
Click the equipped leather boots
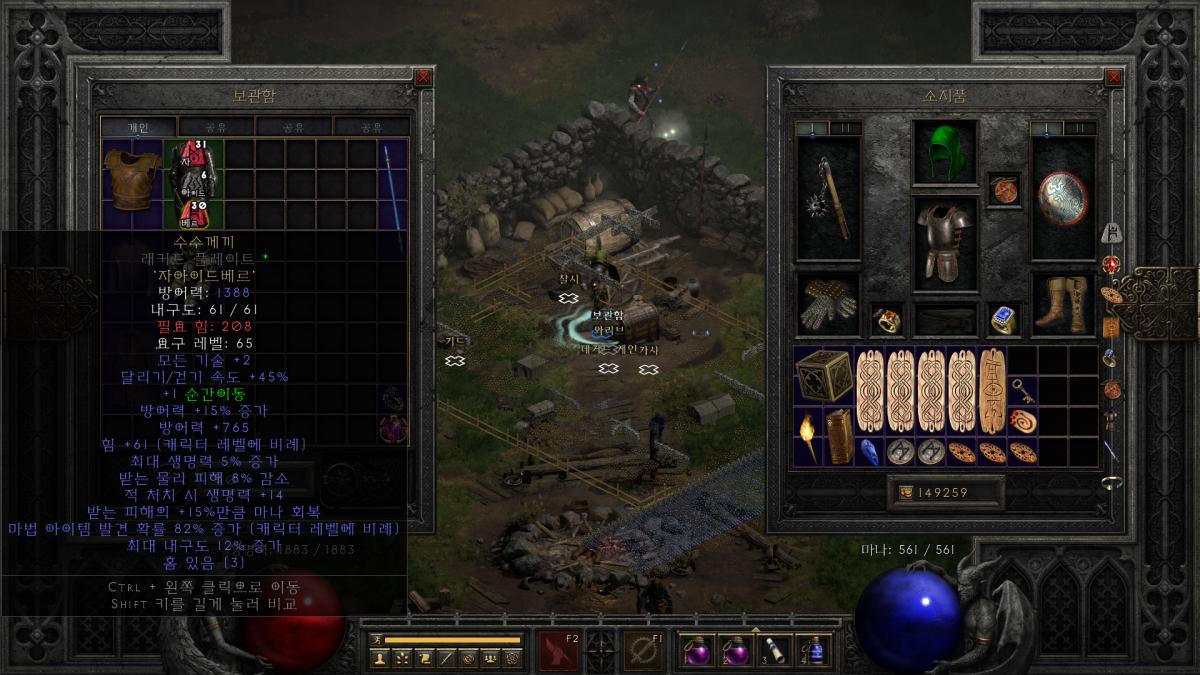(1061, 306)
